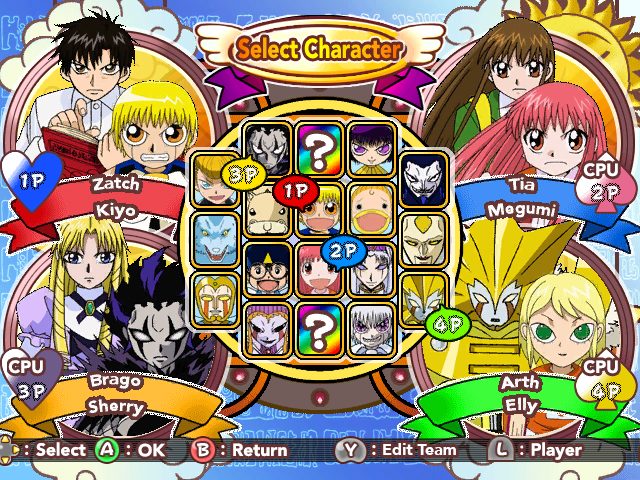The height and width of the screenshot is (480, 640).
Task: Select the duck-billed Kanchome character tile
Action: point(371,211)
